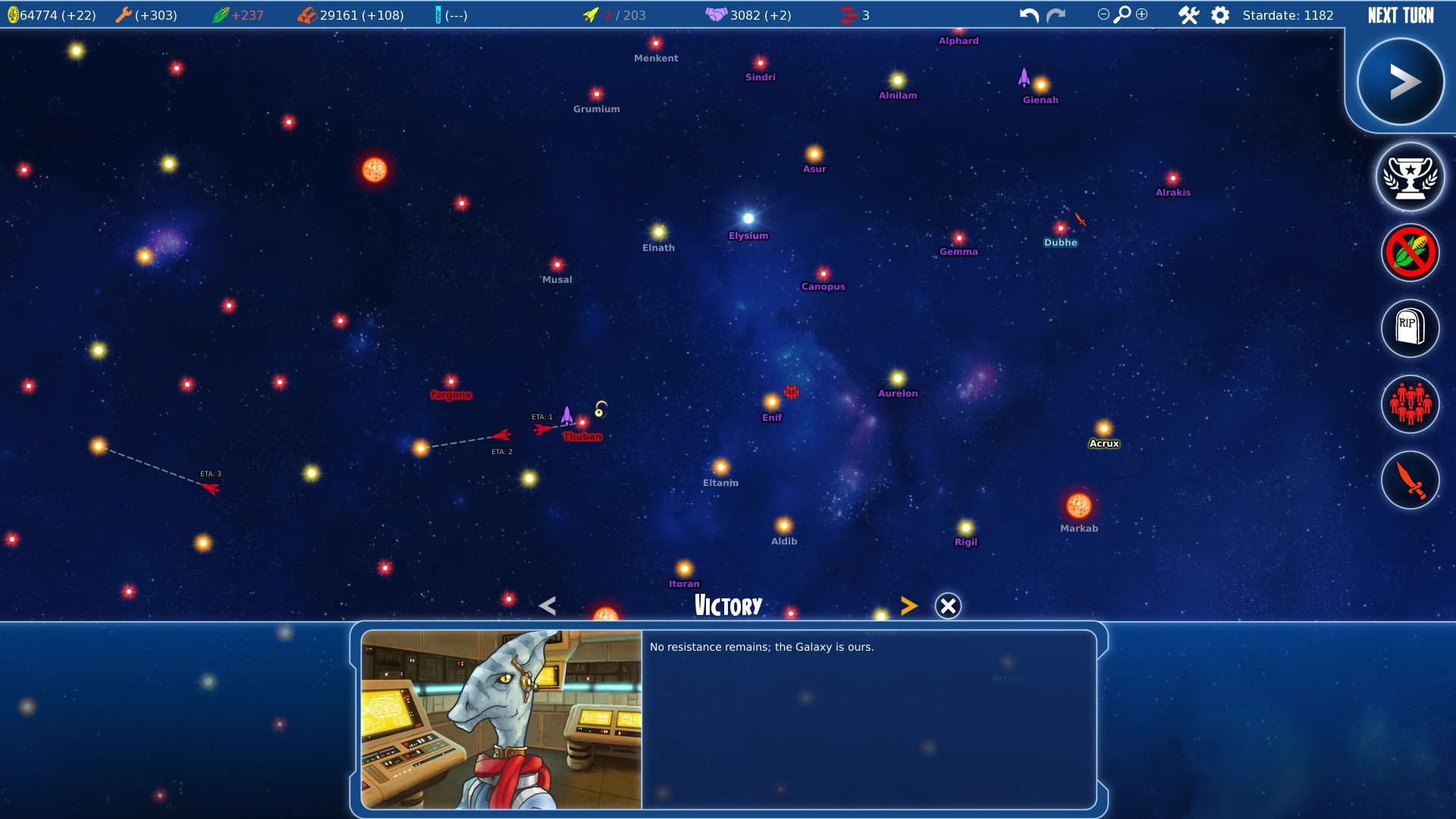Open the red dagger combat notification
Screen dimensions: 1456x819
click(x=1410, y=480)
